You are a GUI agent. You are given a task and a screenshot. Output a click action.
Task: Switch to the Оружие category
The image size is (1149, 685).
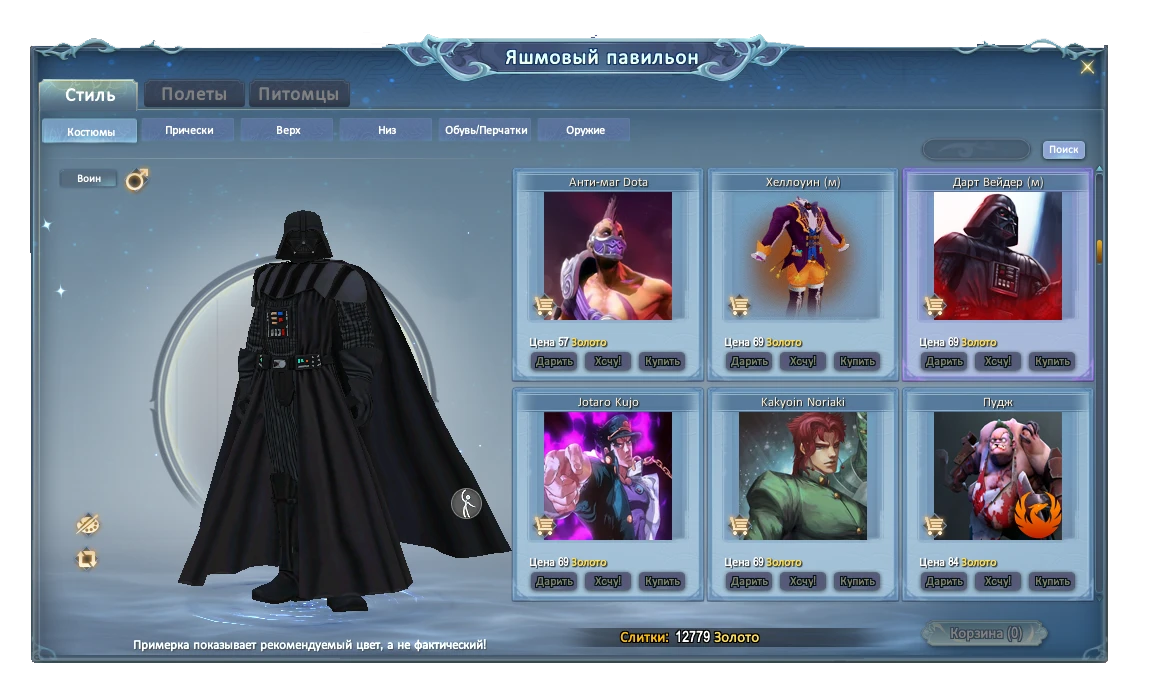(584, 130)
